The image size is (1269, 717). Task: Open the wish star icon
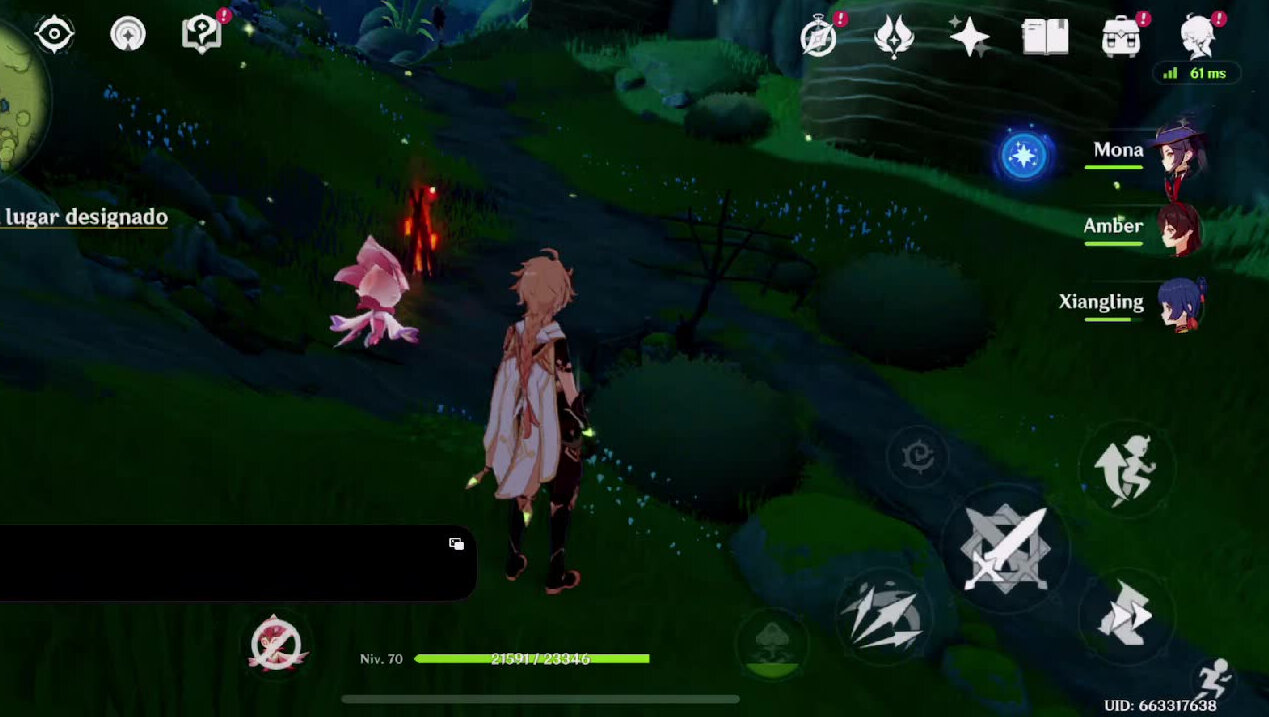969,38
